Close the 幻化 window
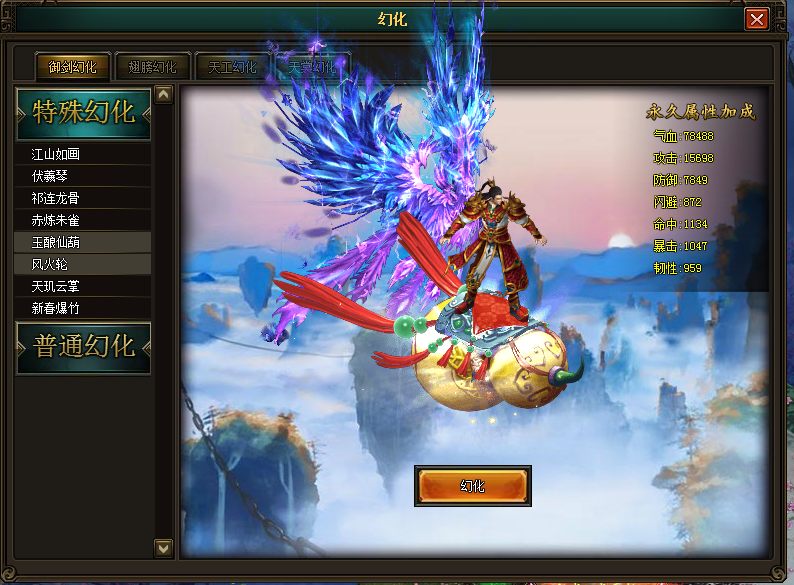 click(x=757, y=20)
